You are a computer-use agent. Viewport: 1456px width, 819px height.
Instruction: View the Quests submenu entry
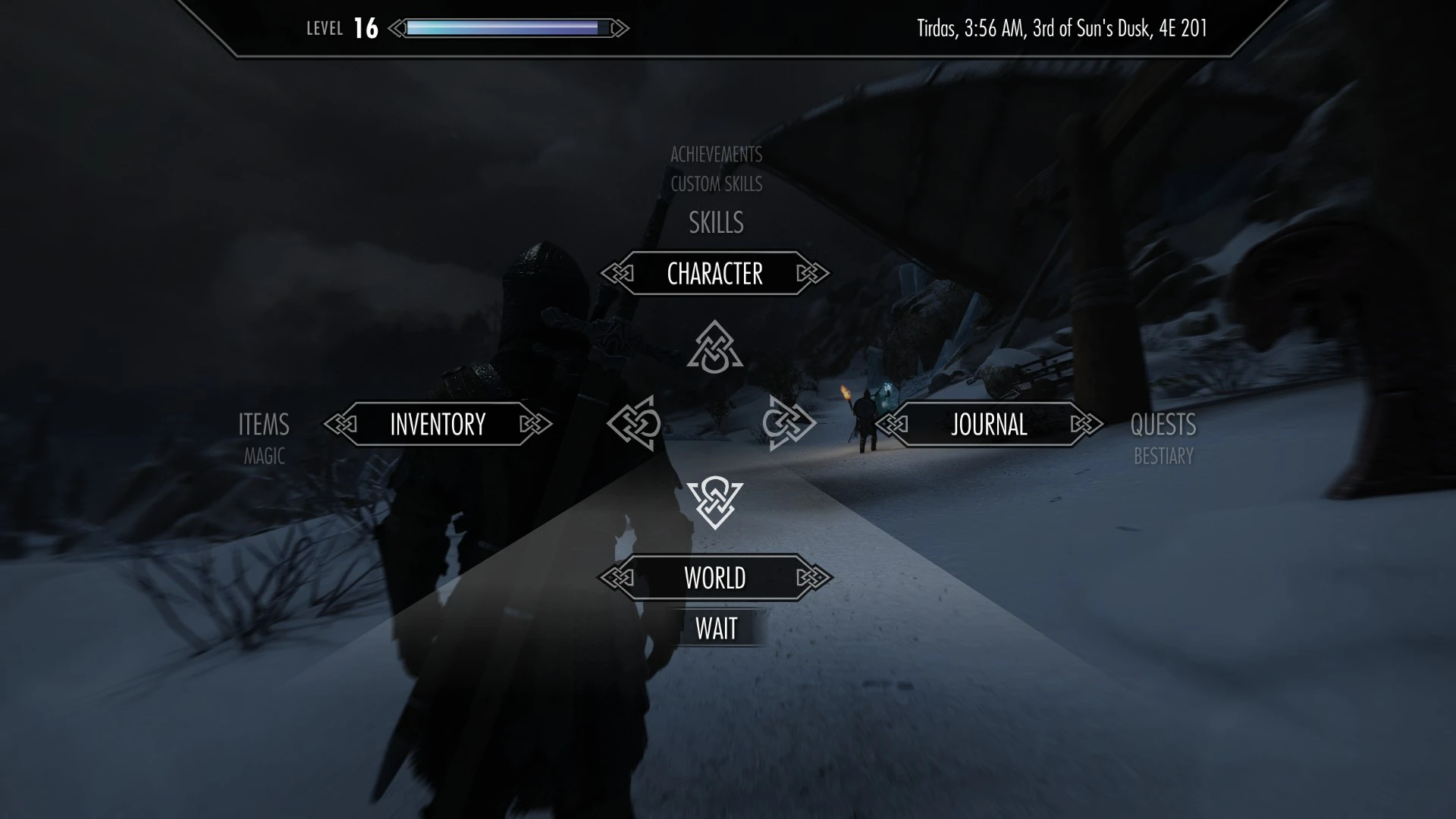[1163, 425]
